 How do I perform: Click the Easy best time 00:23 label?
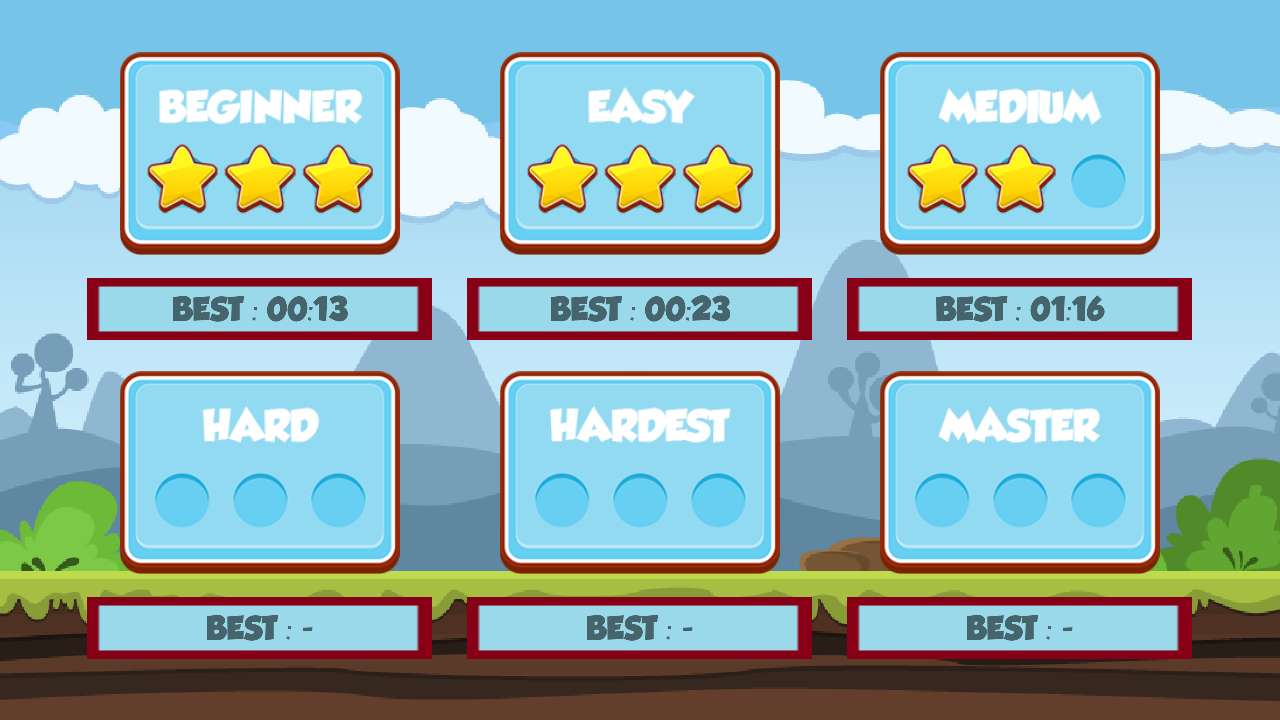pos(640,309)
